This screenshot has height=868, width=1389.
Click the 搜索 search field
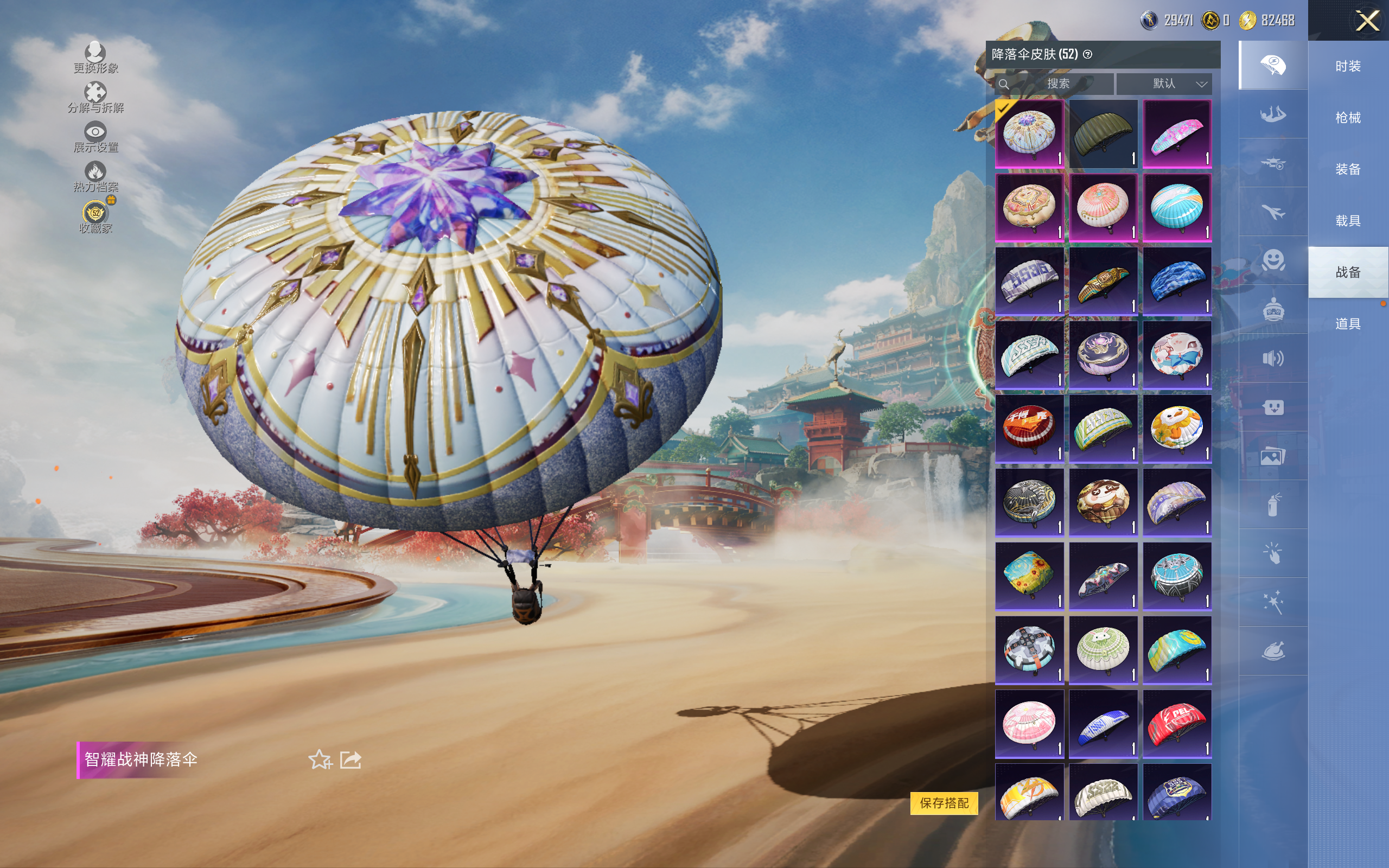[1057, 84]
